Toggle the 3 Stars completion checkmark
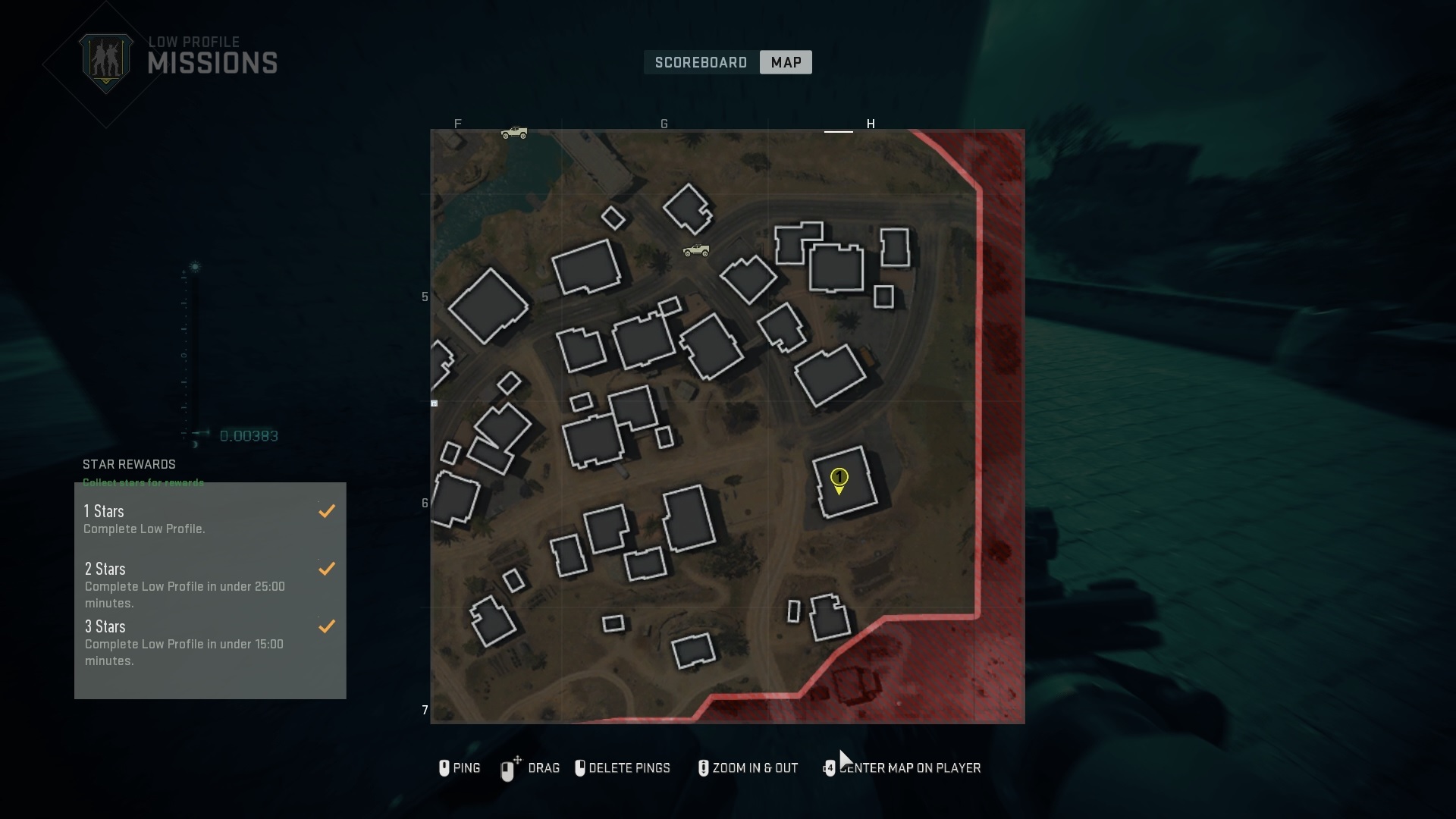 (x=327, y=626)
